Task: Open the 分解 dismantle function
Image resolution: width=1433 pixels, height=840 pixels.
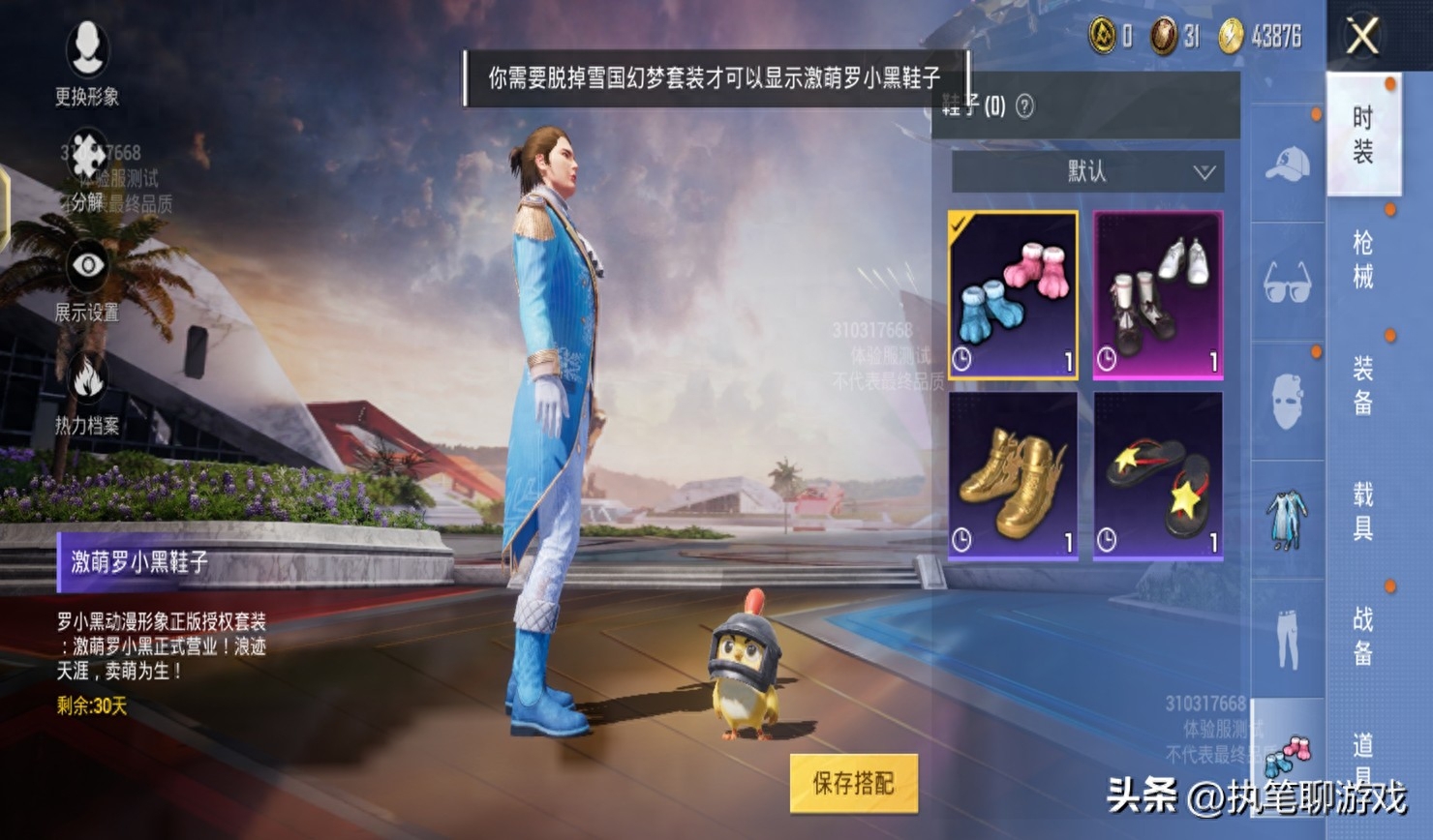Action: pos(87,174)
